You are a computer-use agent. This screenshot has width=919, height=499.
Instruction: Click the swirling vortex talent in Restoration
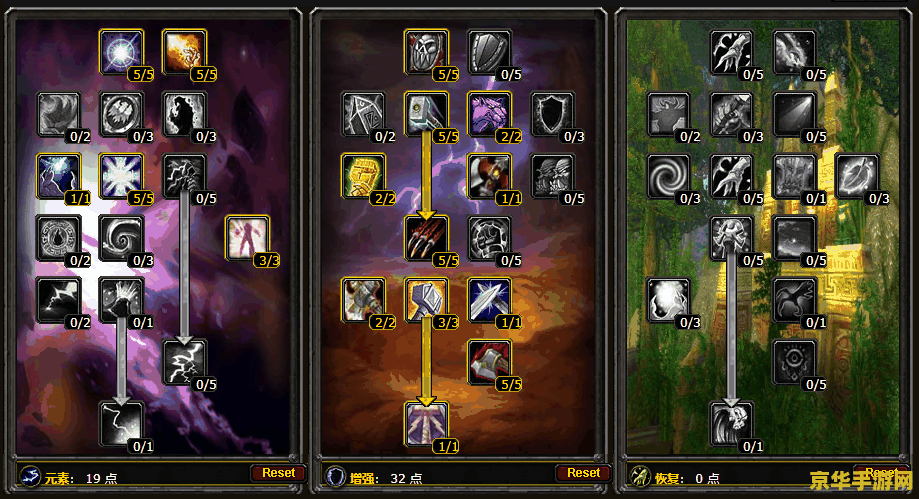pyautogui.click(x=668, y=176)
